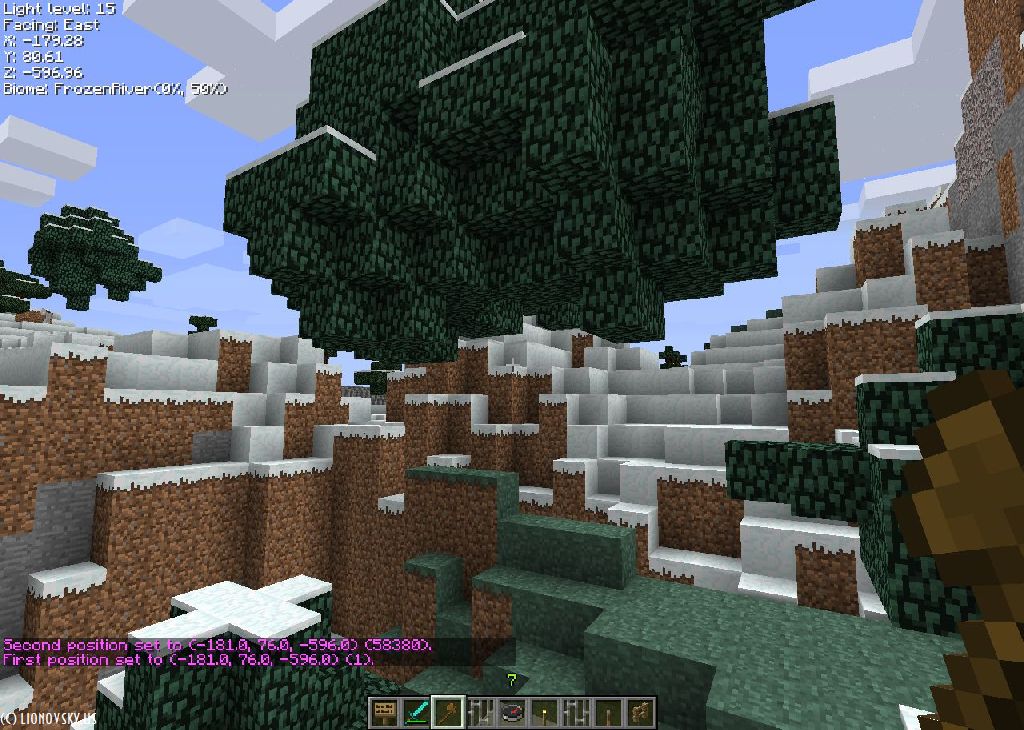Click the wooden axe hotbar slot
1024x730 pixels.
[x=448, y=713]
